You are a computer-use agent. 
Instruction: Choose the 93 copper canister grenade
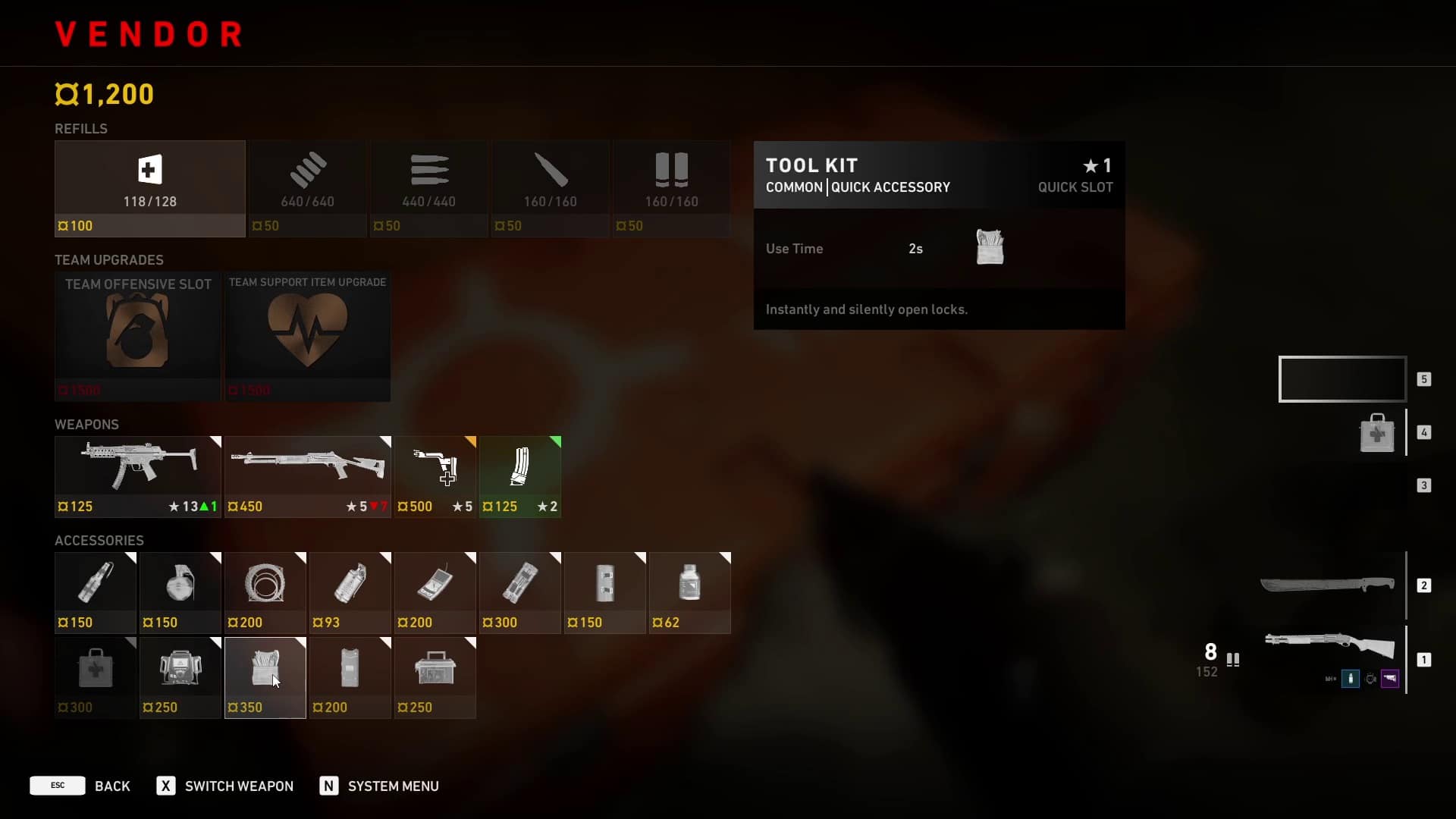350,592
